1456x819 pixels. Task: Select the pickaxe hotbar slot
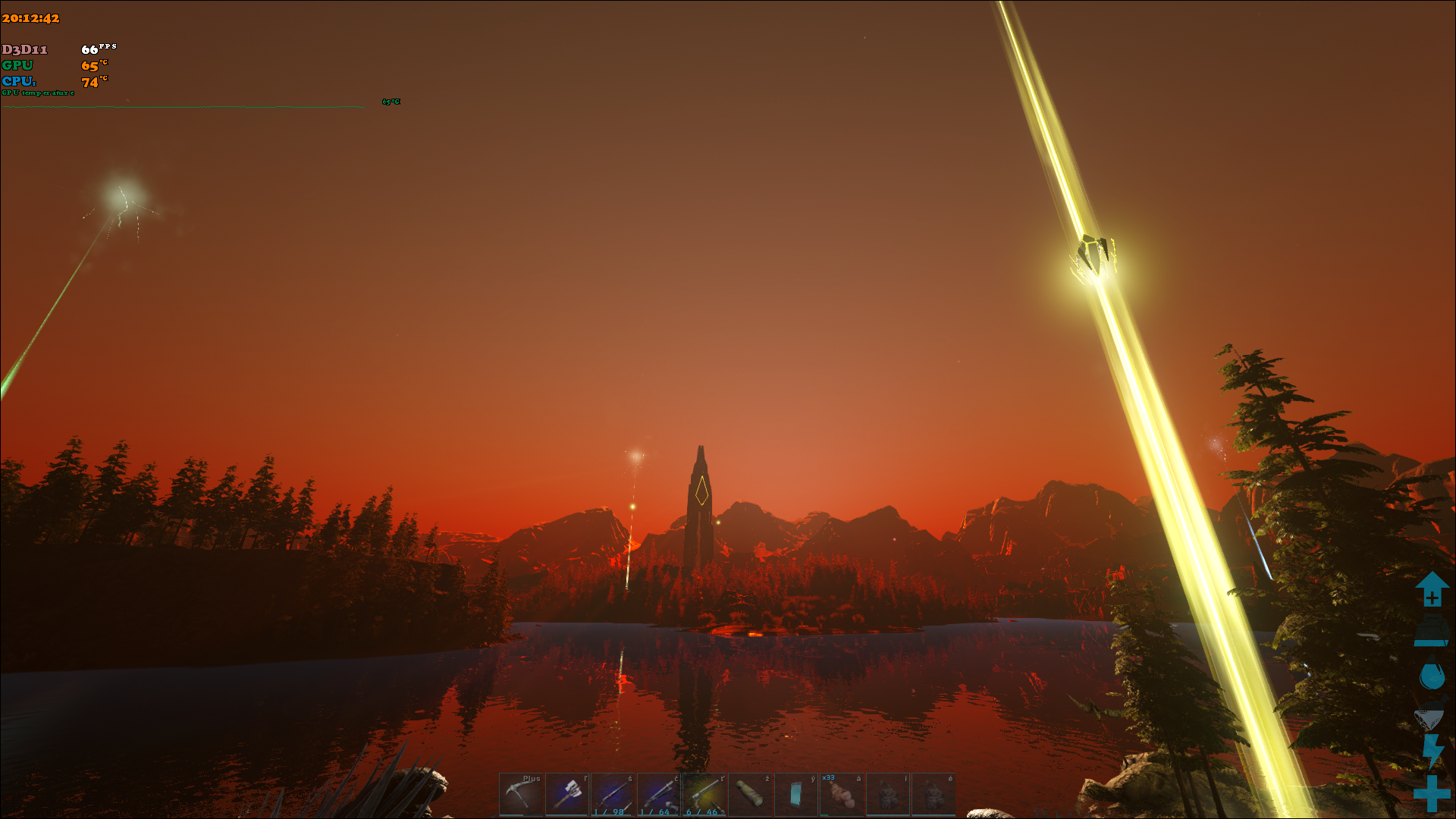[521, 794]
